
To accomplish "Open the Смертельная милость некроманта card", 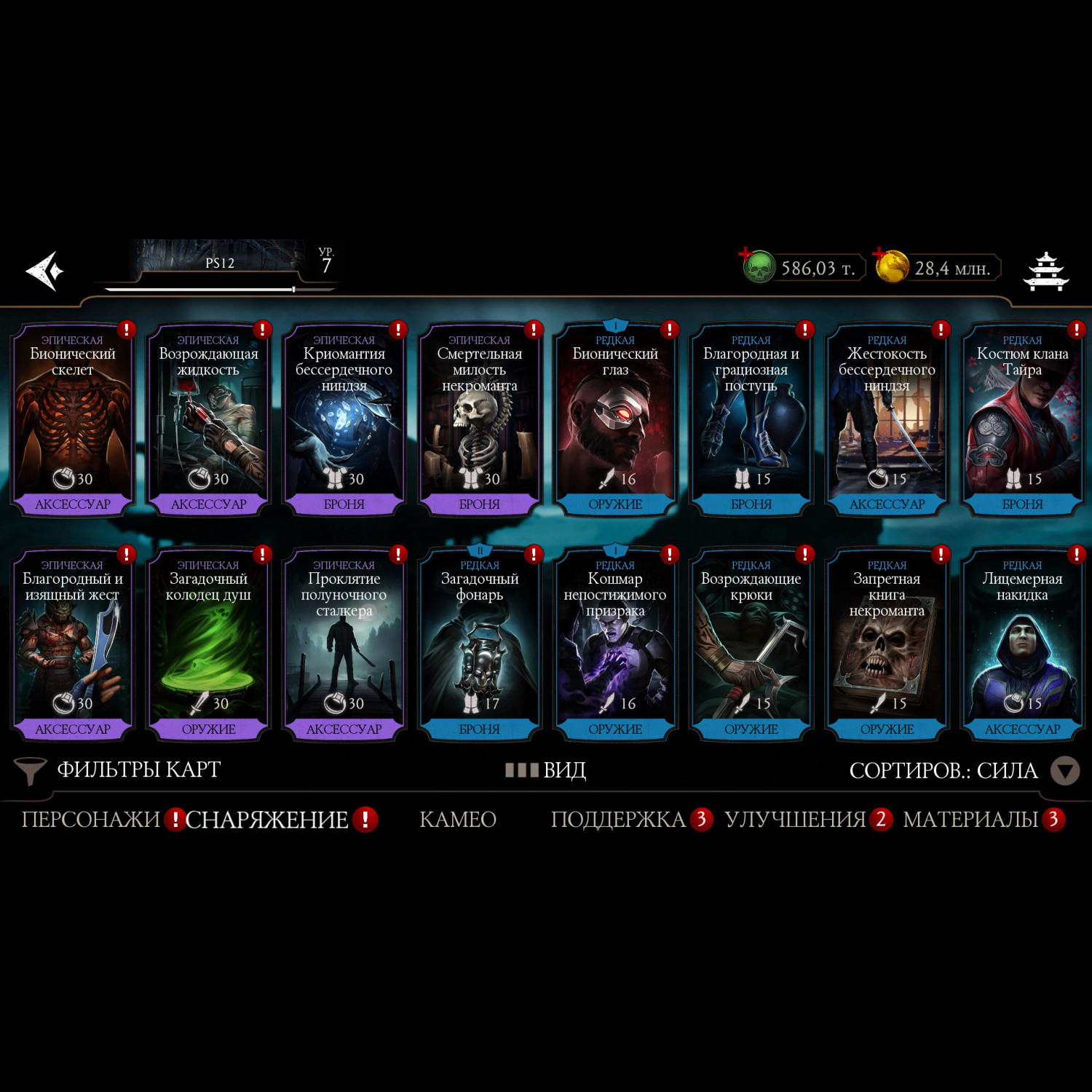I will click(480, 421).
